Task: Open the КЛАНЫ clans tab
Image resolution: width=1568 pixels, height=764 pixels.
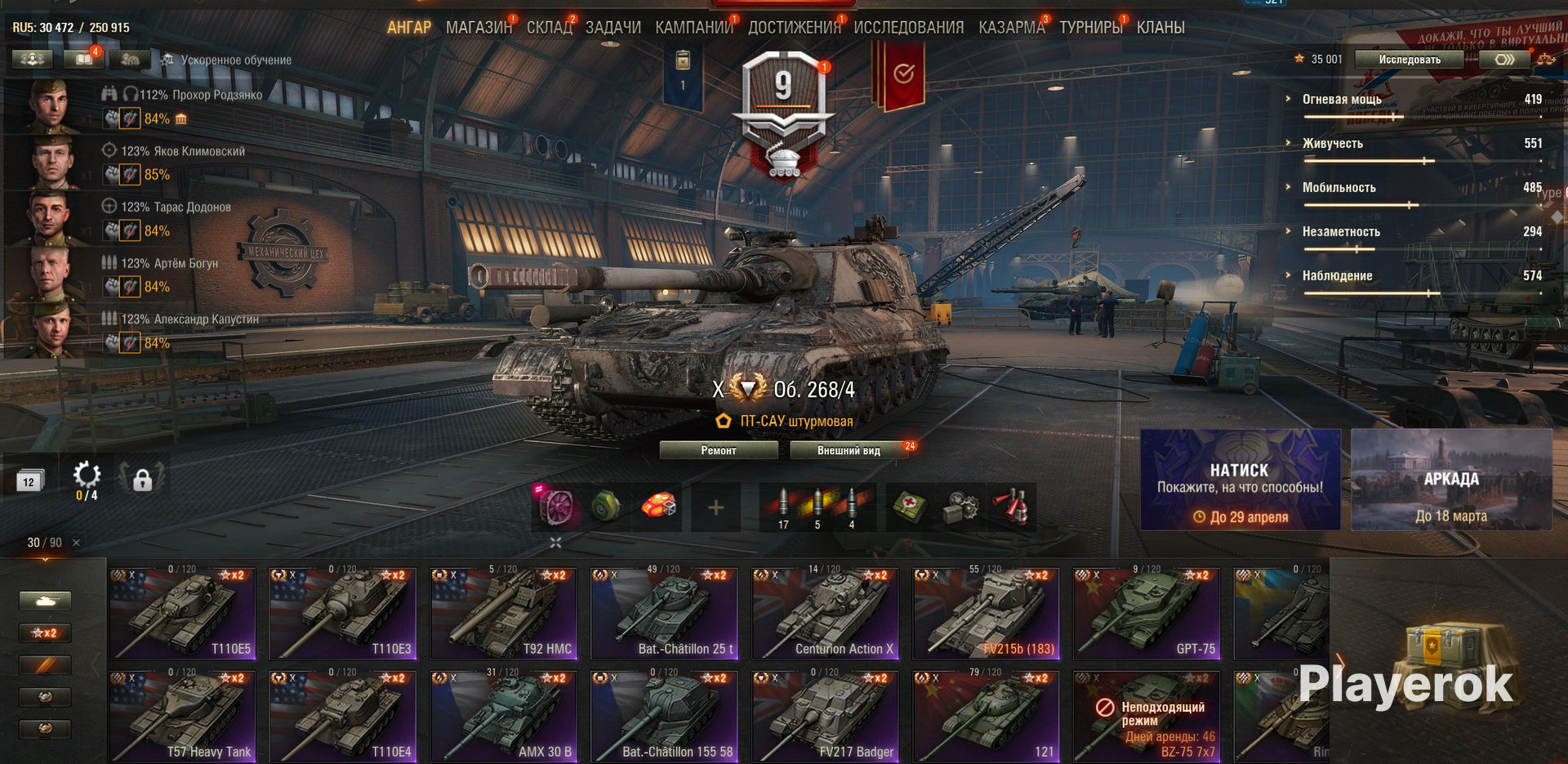Action: [x=1160, y=28]
